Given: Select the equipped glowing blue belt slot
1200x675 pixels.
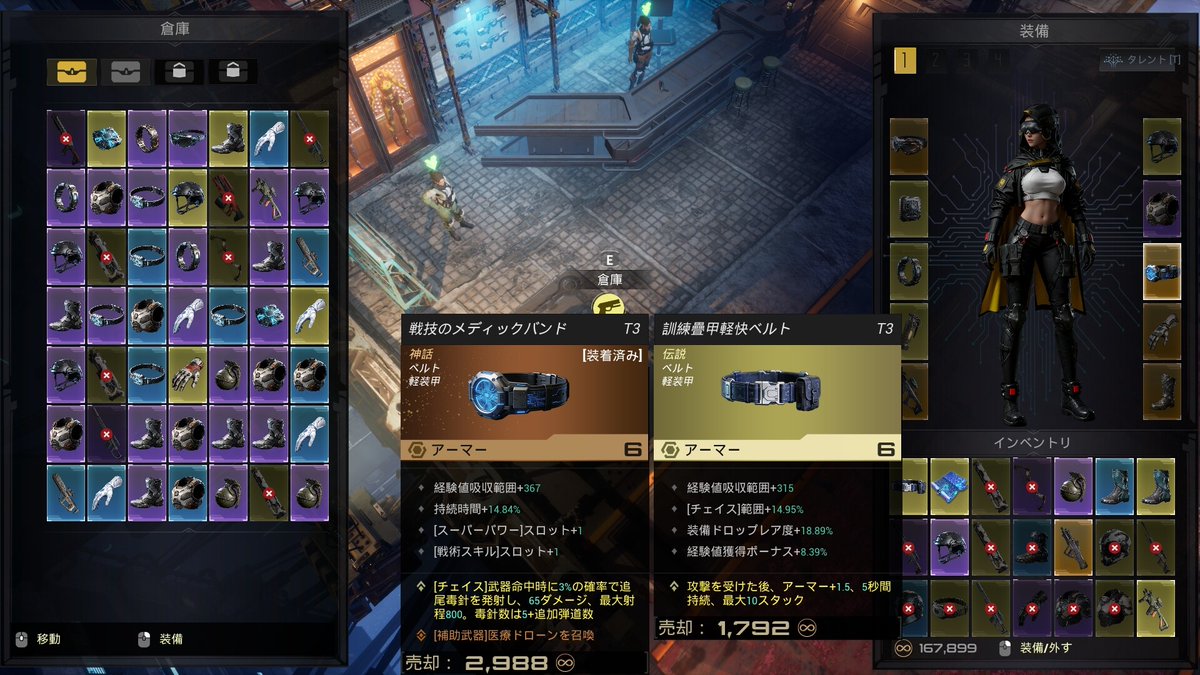Looking at the screenshot, I should point(1162,271).
